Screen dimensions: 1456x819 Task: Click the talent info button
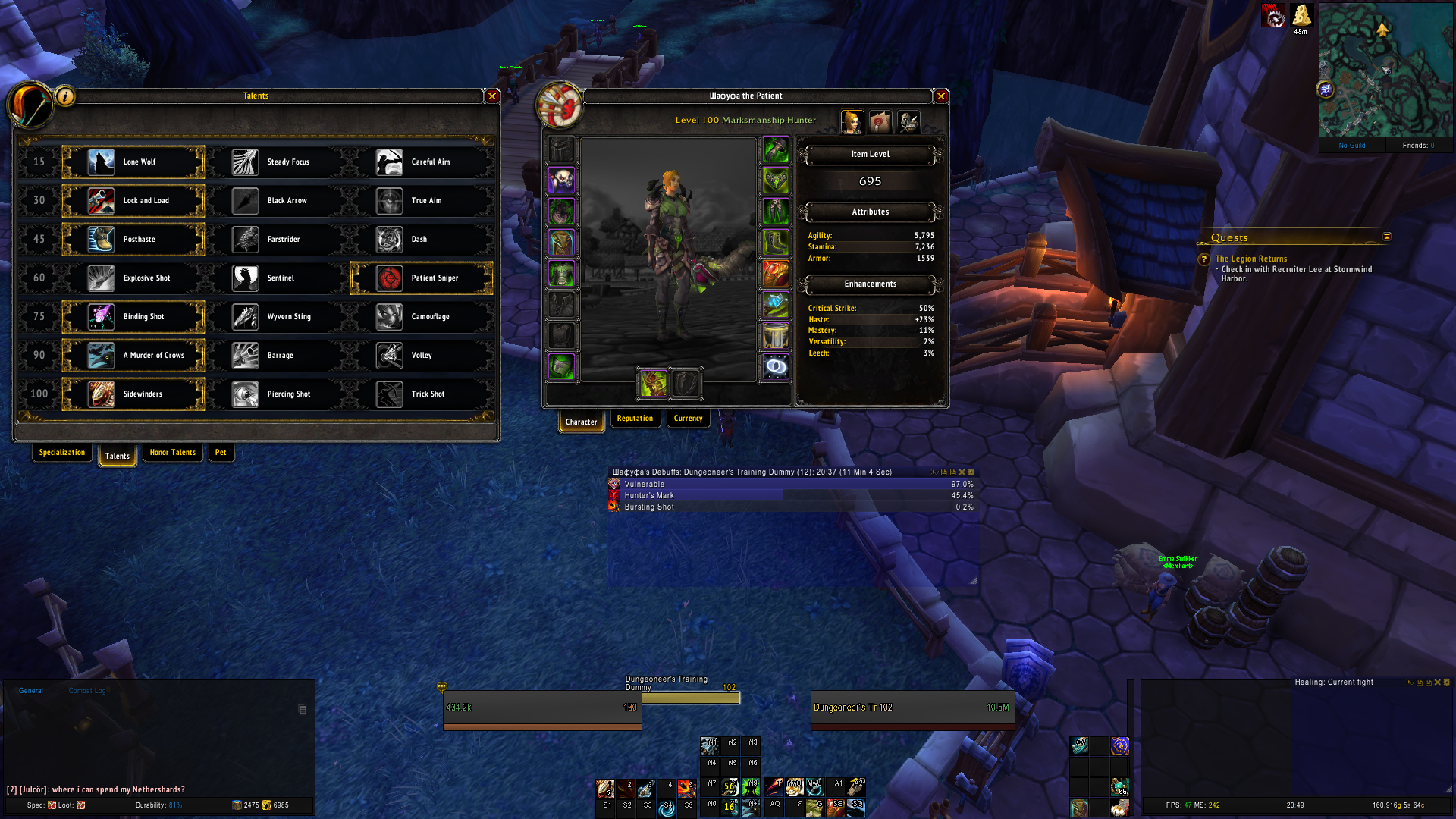point(66,96)
